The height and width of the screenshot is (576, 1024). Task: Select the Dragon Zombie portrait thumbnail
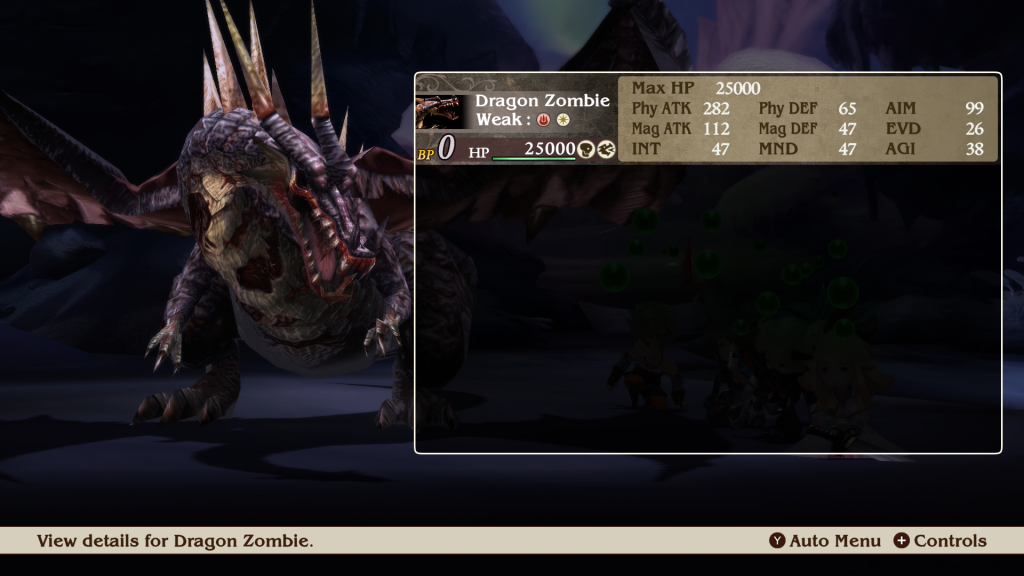pos(441,111)
